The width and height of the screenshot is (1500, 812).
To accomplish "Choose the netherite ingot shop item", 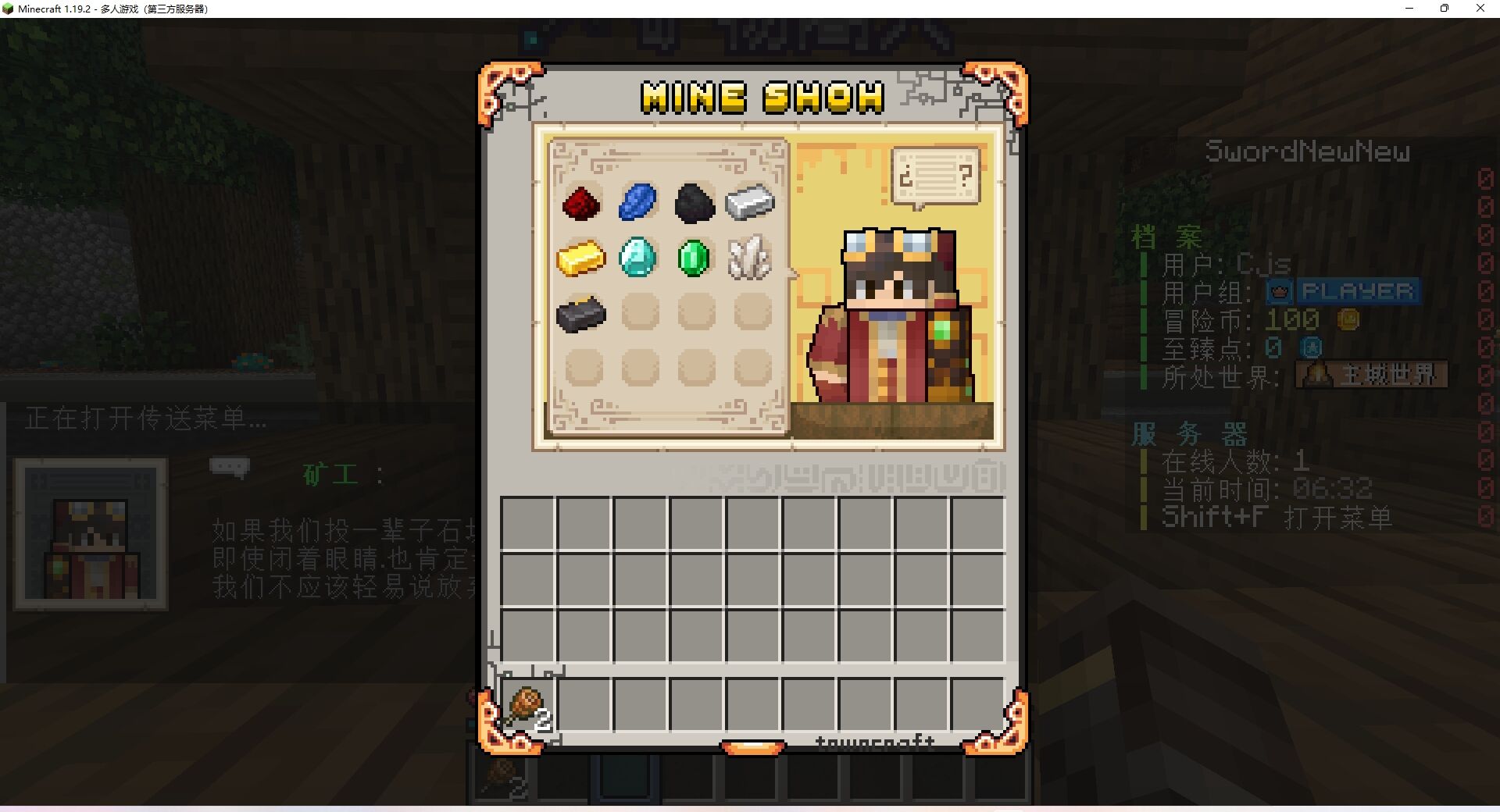I will pyautogui.click(x=581, y=314).
